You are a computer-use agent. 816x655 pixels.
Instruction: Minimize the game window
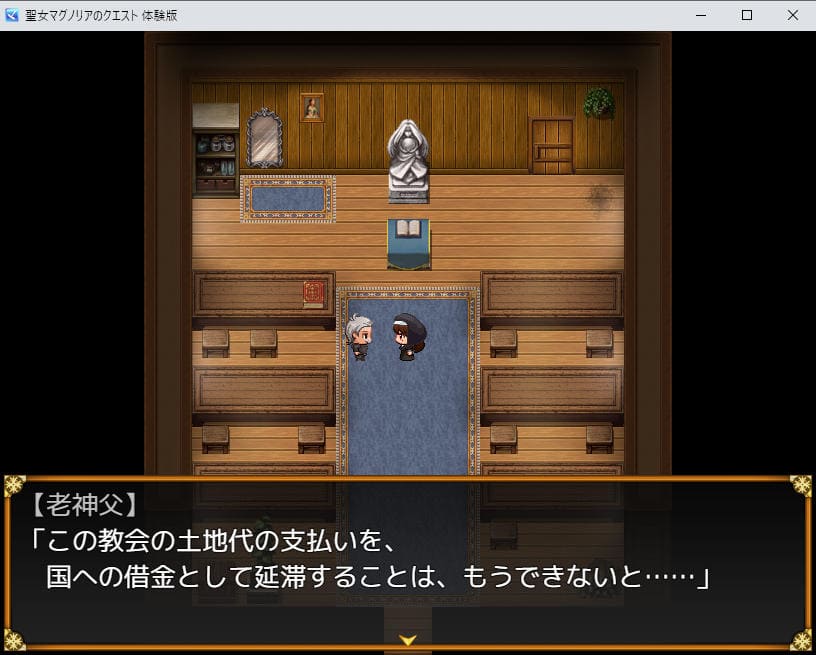point(701,15)
